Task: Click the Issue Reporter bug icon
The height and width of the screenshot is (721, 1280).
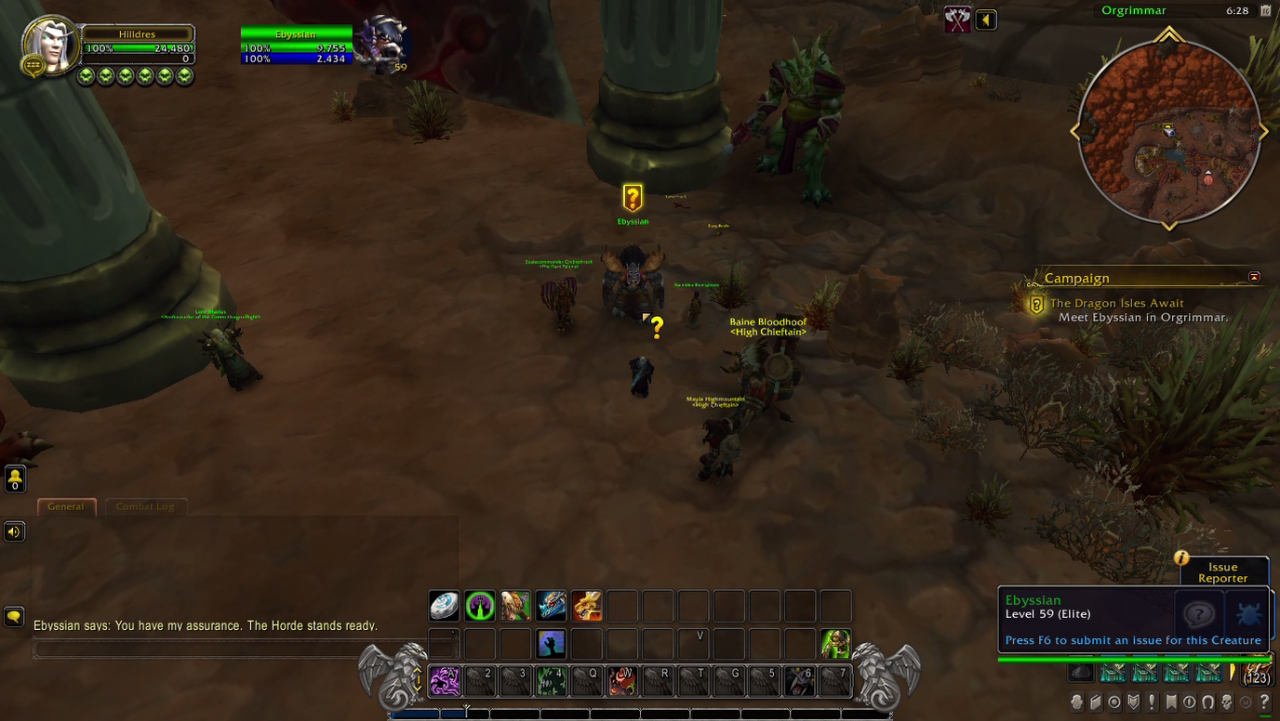Action: click(1248, 615)
